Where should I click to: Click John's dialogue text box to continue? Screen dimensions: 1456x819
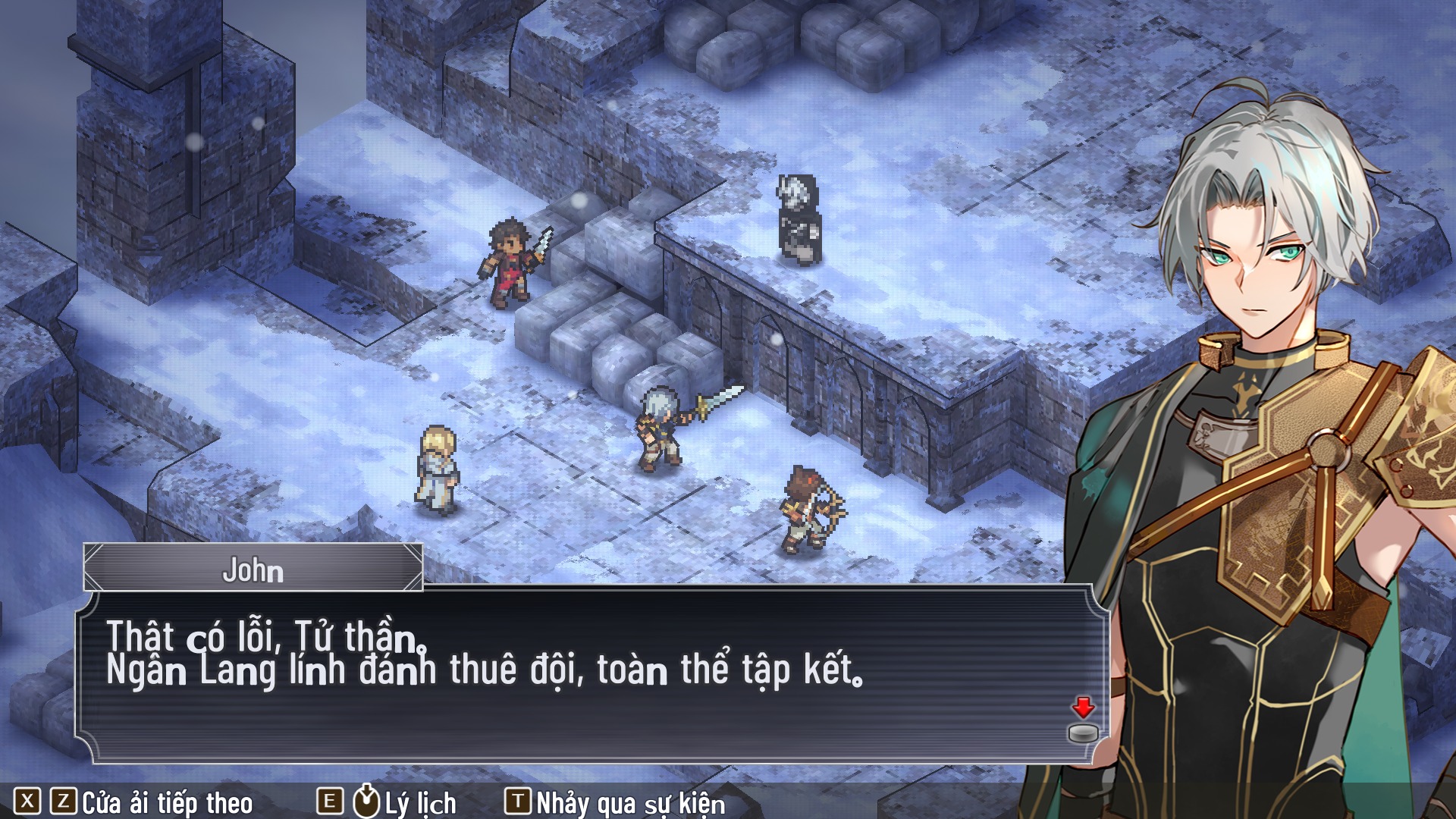pos(591,673)
